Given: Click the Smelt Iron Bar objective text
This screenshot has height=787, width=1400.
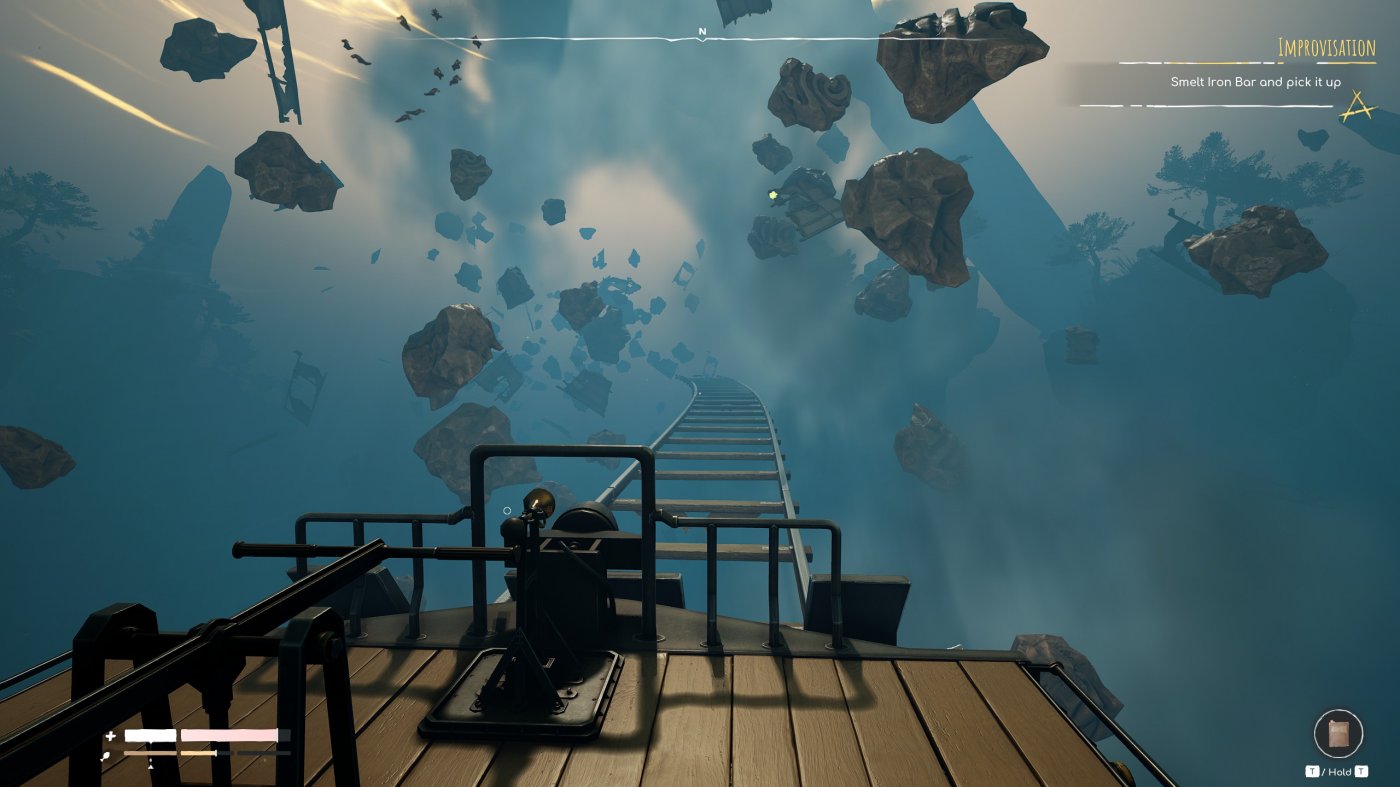Looking at the screenshot, I should (x=1256, y=83).
